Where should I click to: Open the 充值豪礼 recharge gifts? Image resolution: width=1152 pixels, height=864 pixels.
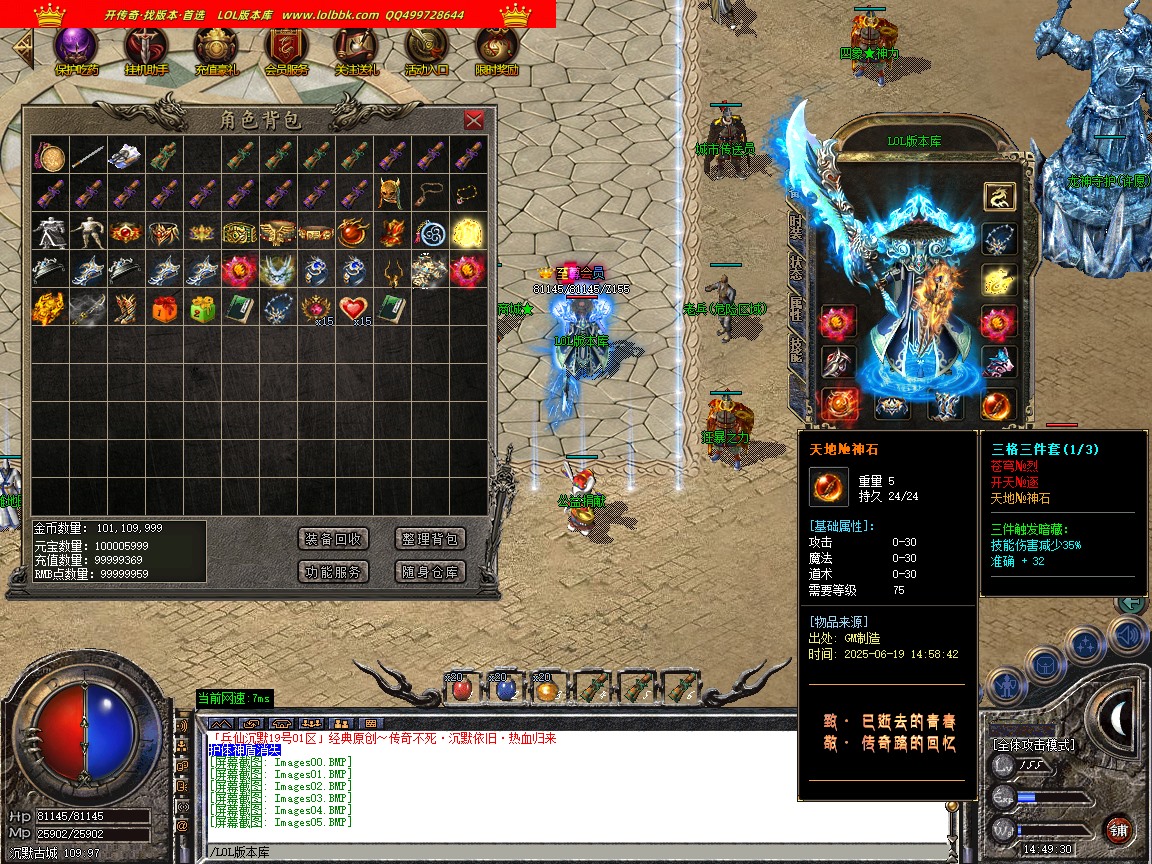pyautogui.click(x=216, y=49)
